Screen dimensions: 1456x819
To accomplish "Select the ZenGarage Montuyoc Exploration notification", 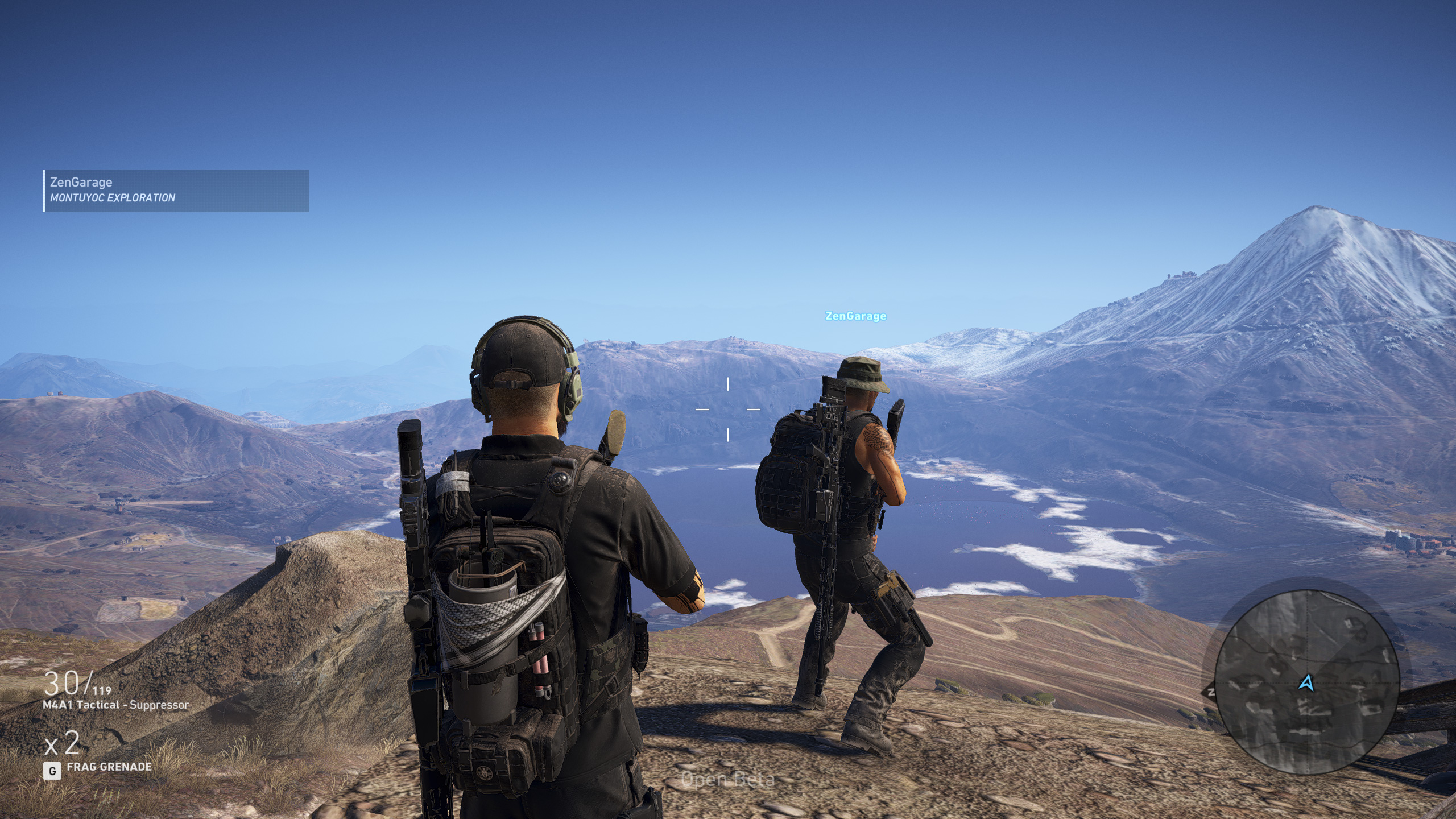I will coord(176,191).
